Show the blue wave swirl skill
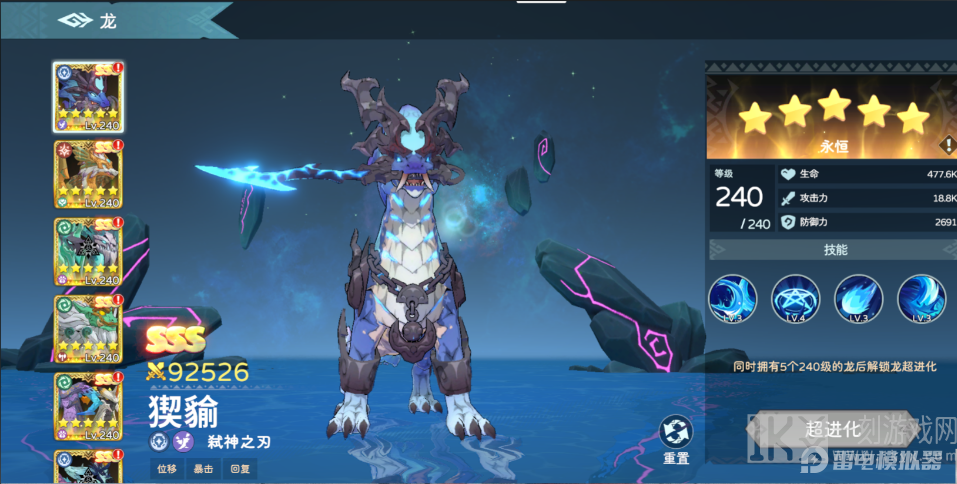 pyautogui.click(x=921, y=298)
